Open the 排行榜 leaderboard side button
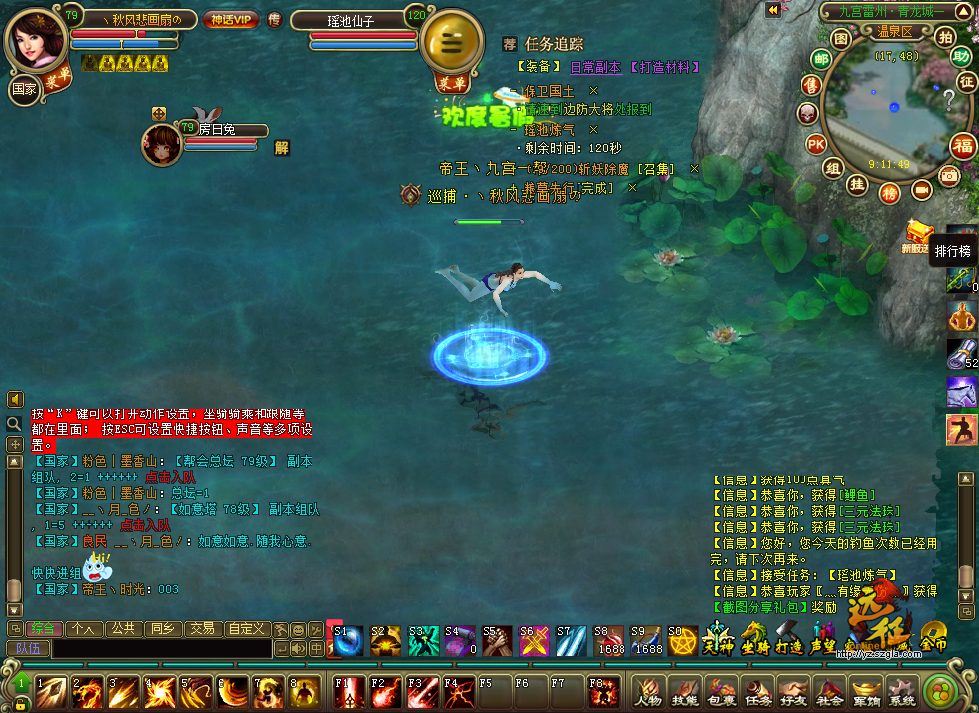Image resolution: width=979 pixels, height=713 pixels. point(953,251)
